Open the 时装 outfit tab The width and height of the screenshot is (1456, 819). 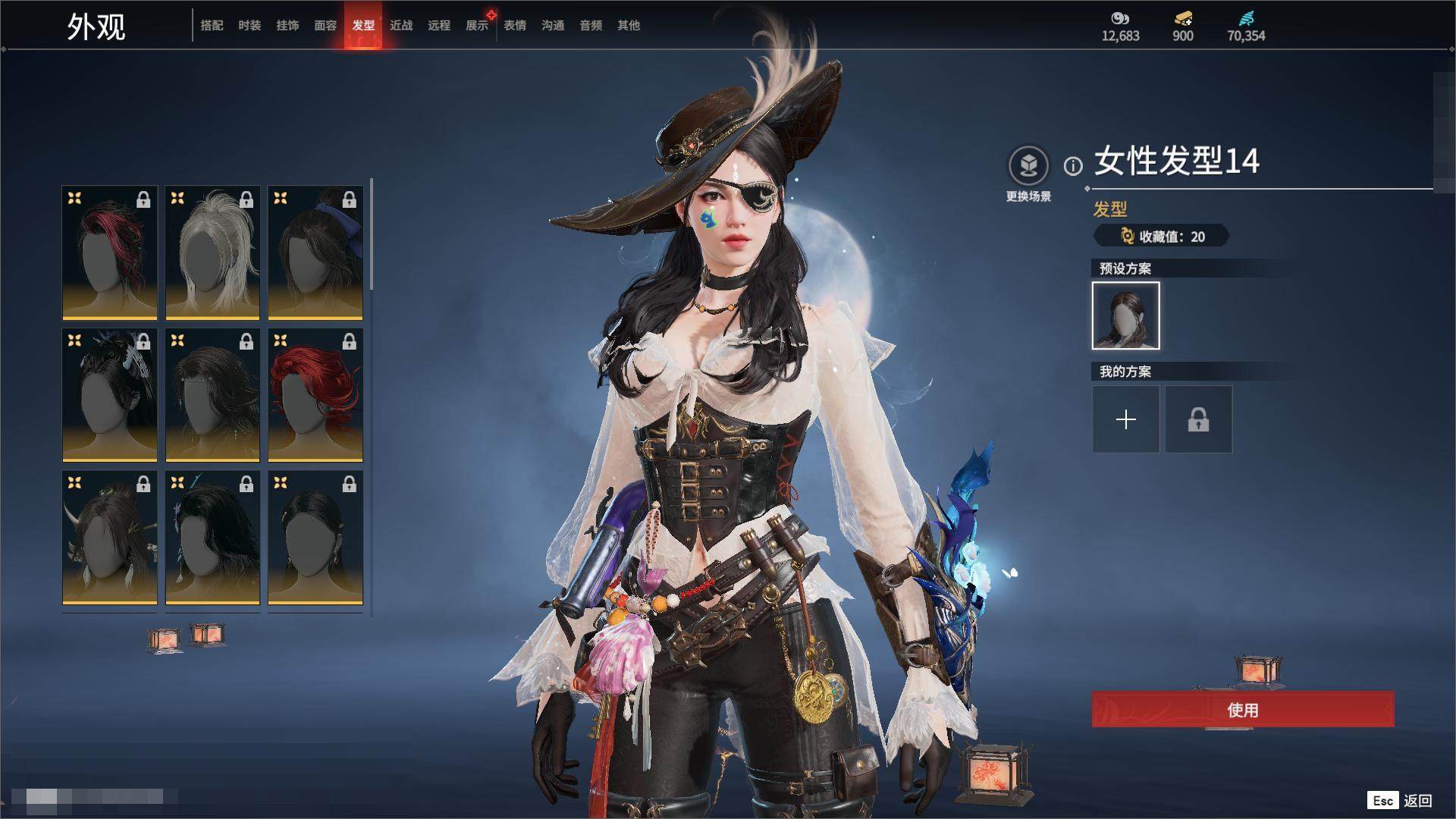[249, 26]
